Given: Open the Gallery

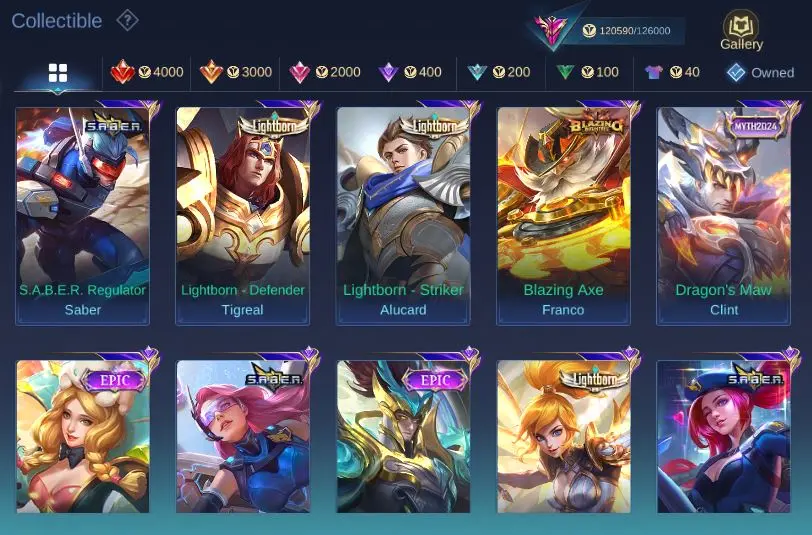Looking at the screenshot, I should pyautogui.click(x=741, y=31).
